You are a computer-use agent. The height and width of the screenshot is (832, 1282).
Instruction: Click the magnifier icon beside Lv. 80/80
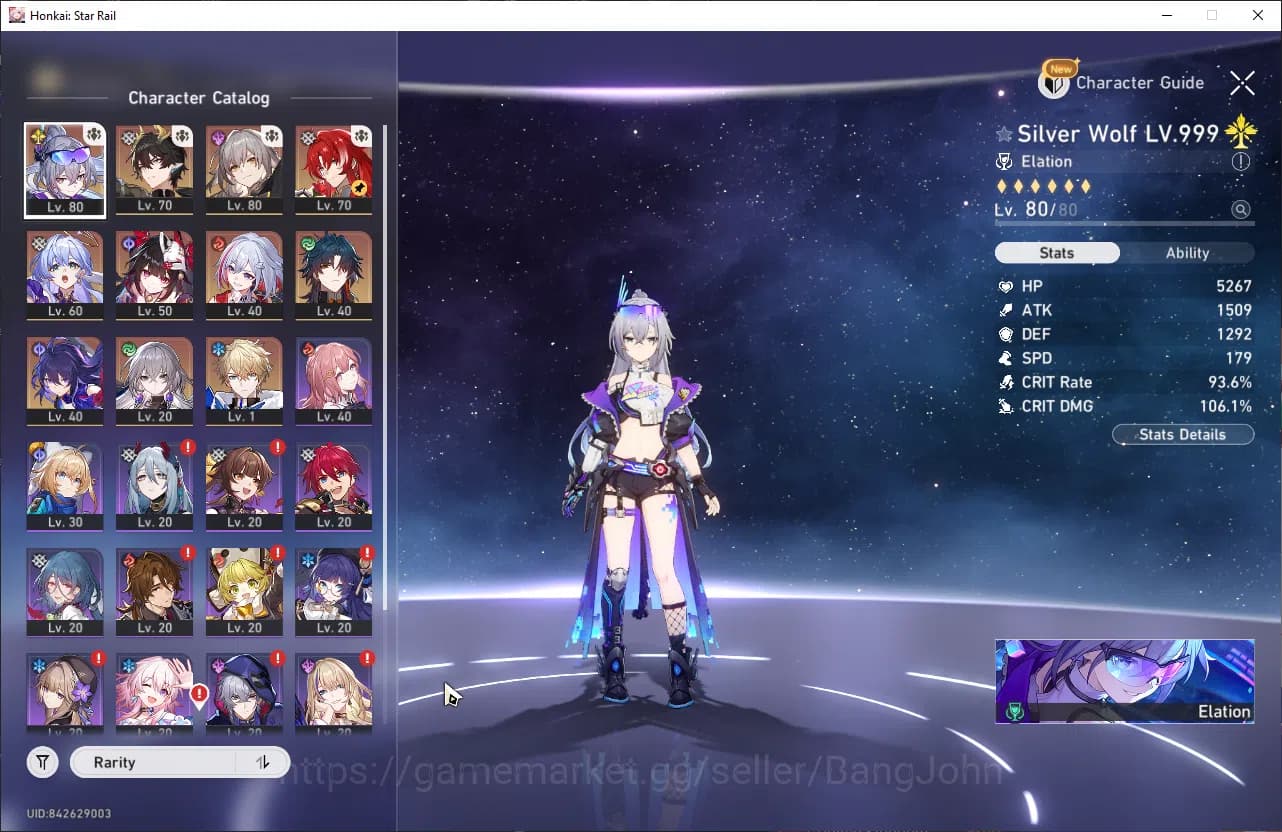click(x=1241, y=209)
